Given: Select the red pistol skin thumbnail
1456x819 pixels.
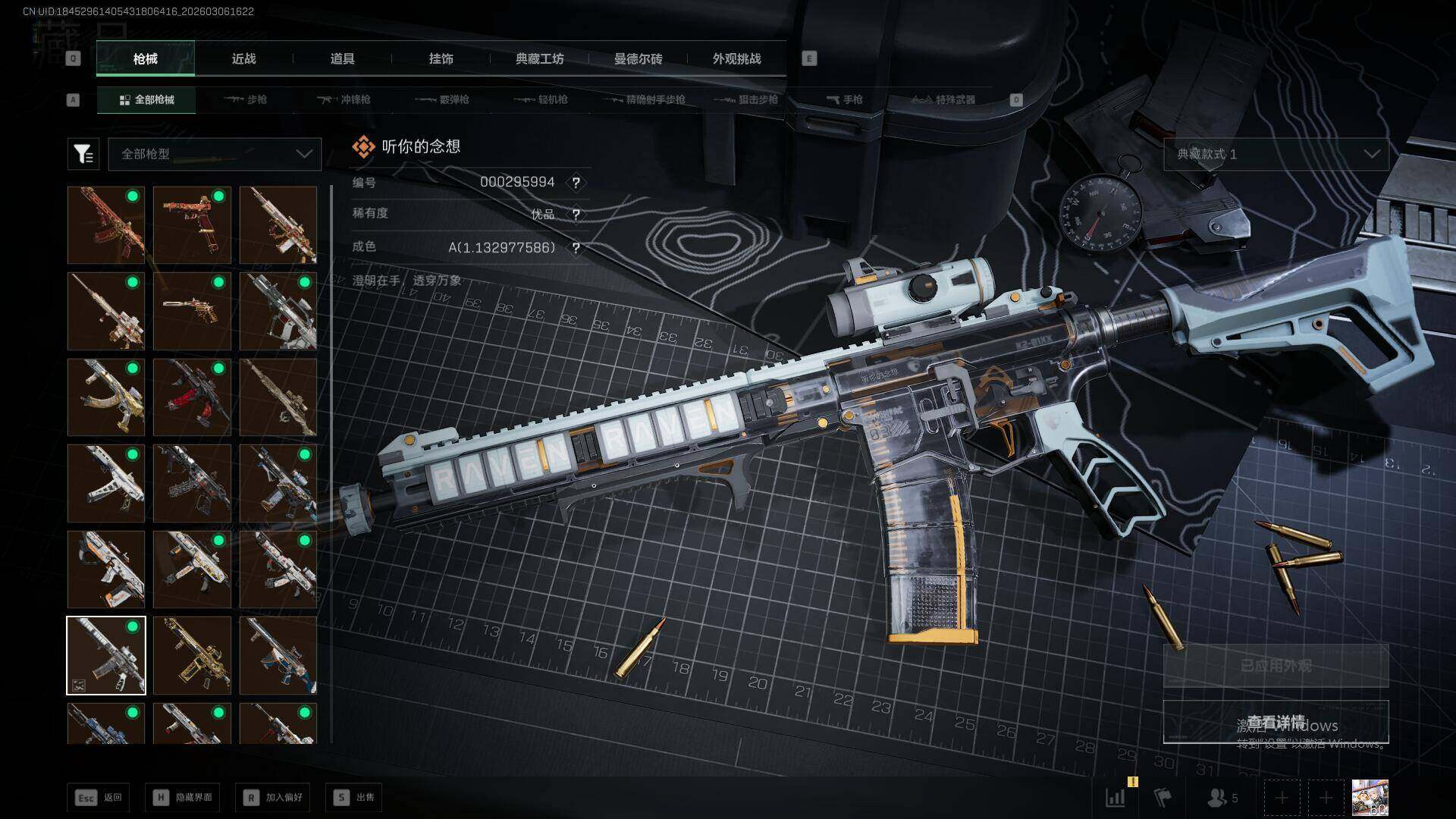Looking at the screenshot, I should coord(192,225).
